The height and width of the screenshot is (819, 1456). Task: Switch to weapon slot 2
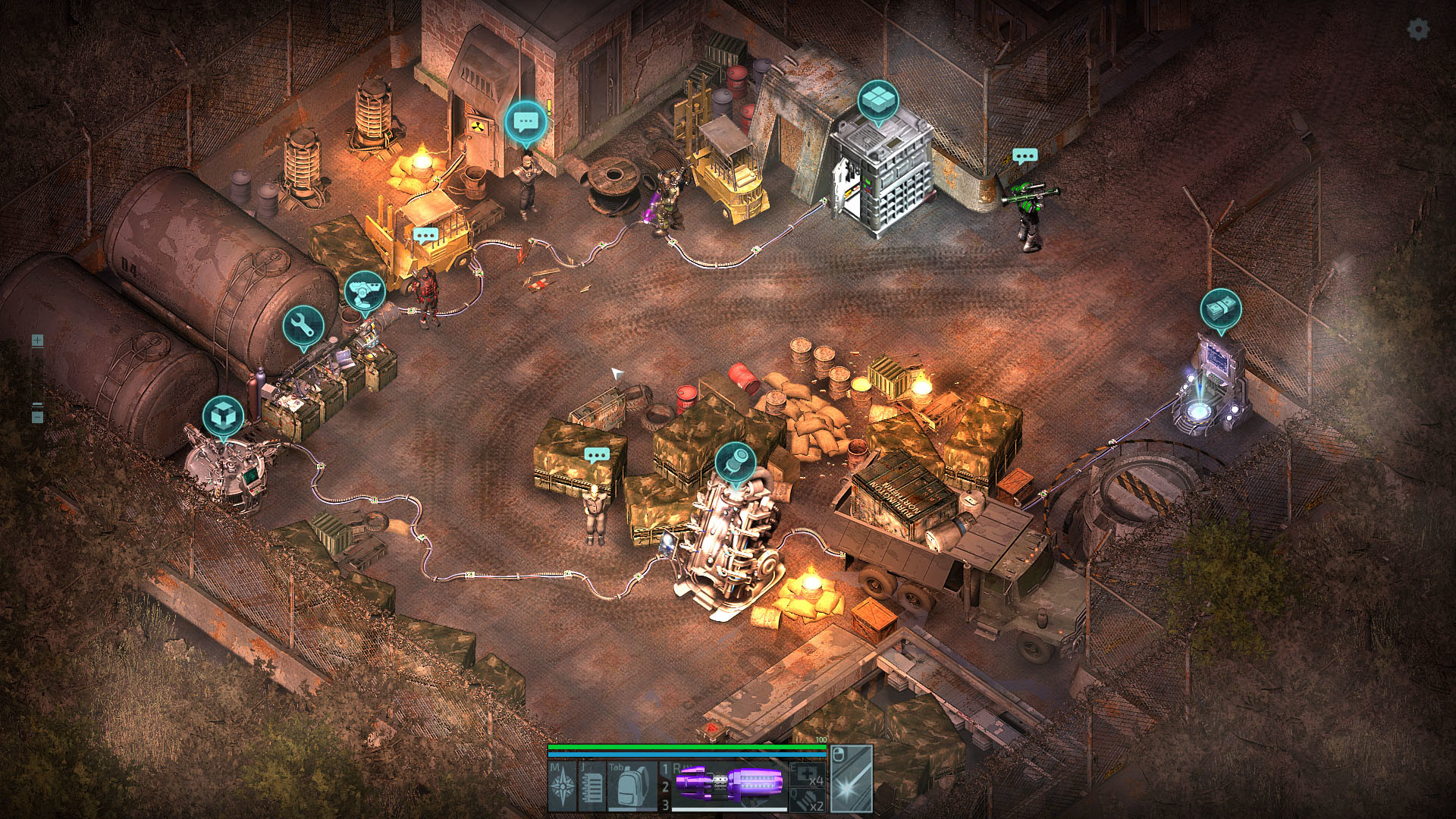tap(666, 786)
